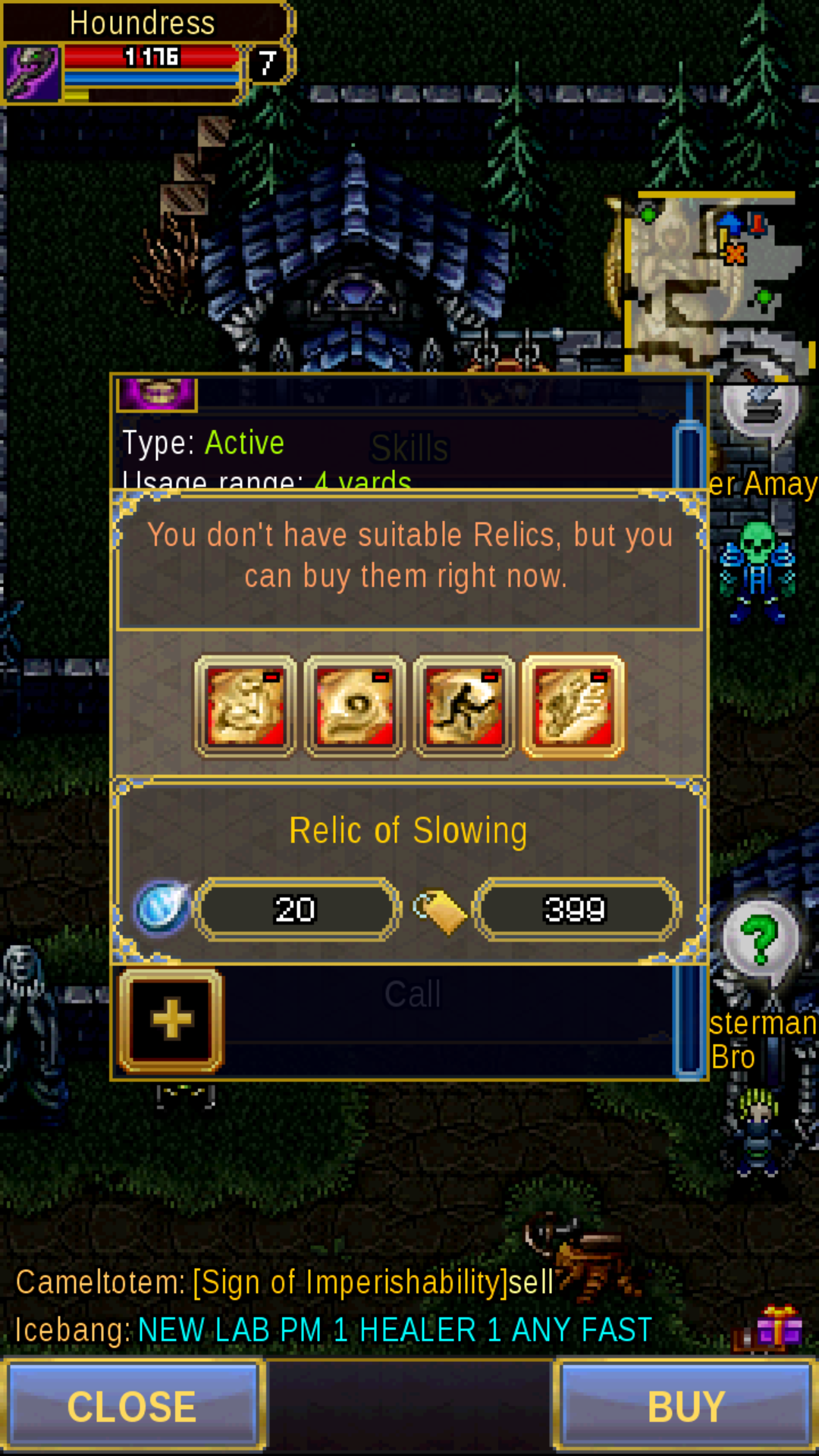Viewport: 819px width, 1456px height.
Task: Choose the 399 gold price option
Action: (x=575, y=909)
